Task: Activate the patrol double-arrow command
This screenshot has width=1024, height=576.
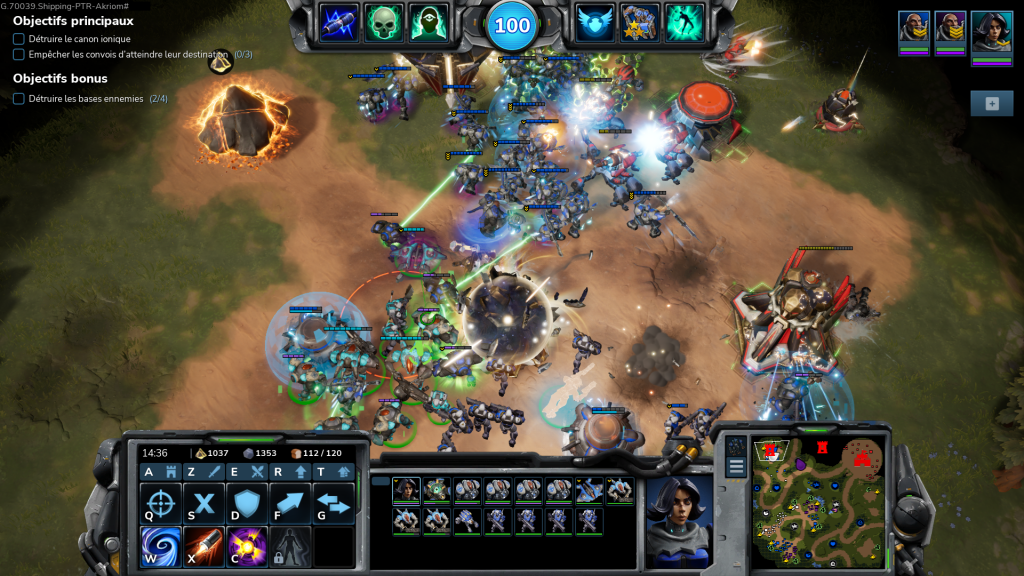Action: (334, 503)
